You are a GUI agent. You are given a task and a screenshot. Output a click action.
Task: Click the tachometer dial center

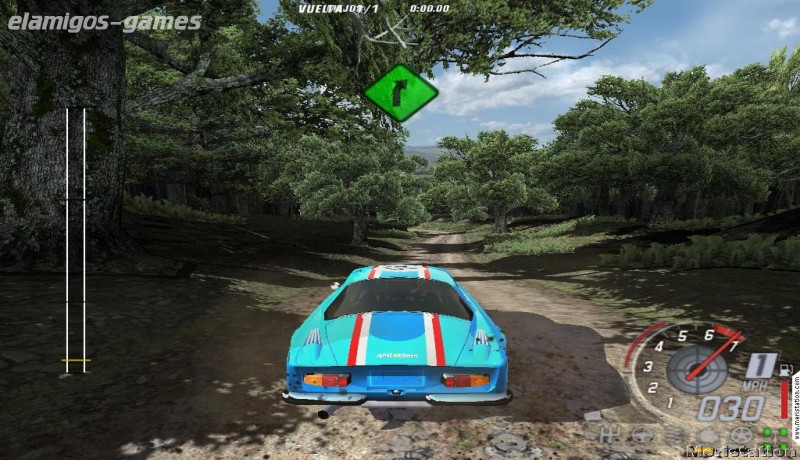697,370
